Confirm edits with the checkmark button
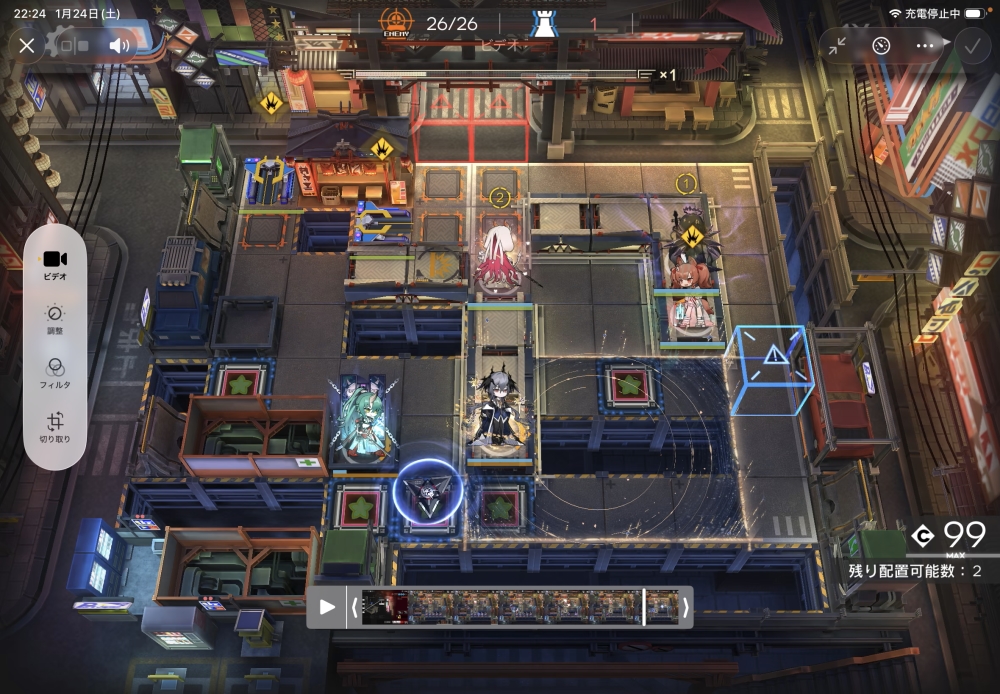Viewport: 1000px width, 694px height. (x=970, y=45)
